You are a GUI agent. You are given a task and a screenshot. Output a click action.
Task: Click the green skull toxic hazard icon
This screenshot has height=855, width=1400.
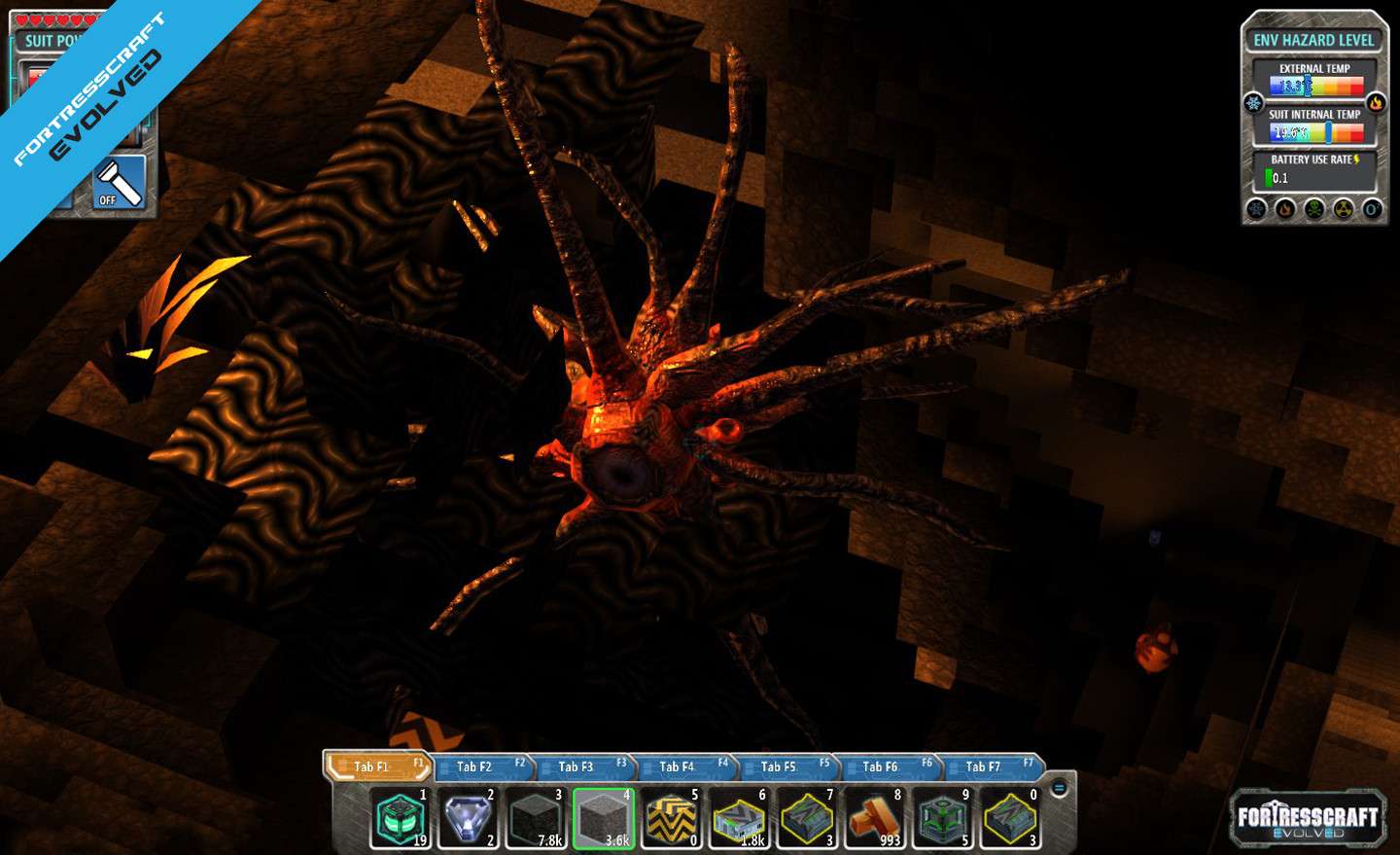[x=1314, y=209]
